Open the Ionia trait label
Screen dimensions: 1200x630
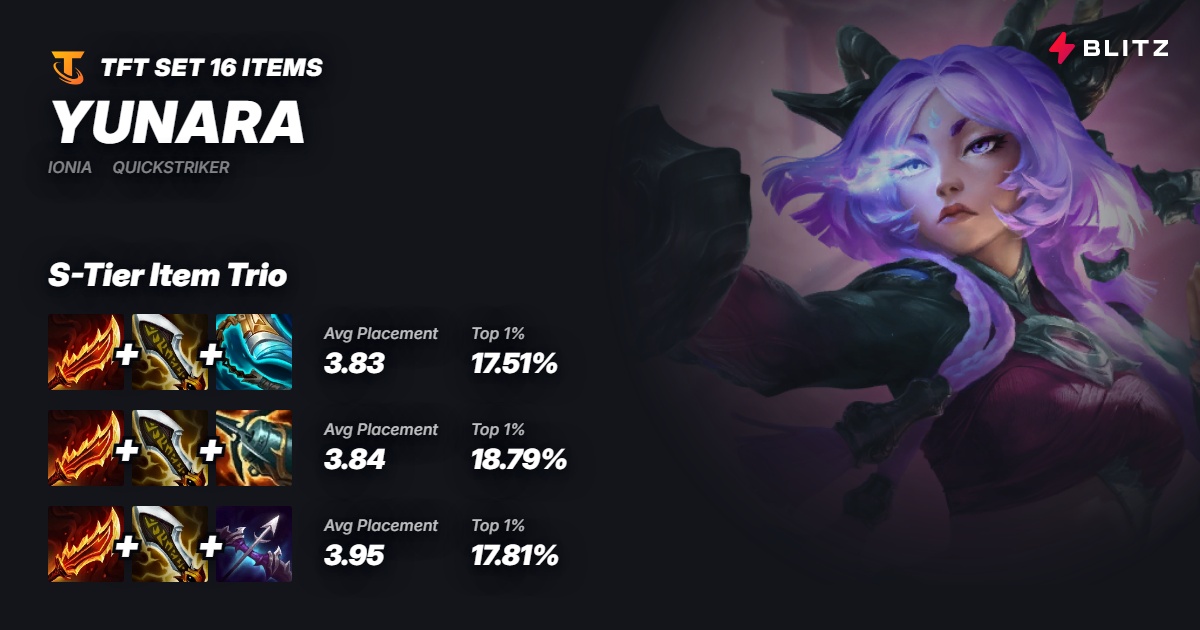coord(70,167)
